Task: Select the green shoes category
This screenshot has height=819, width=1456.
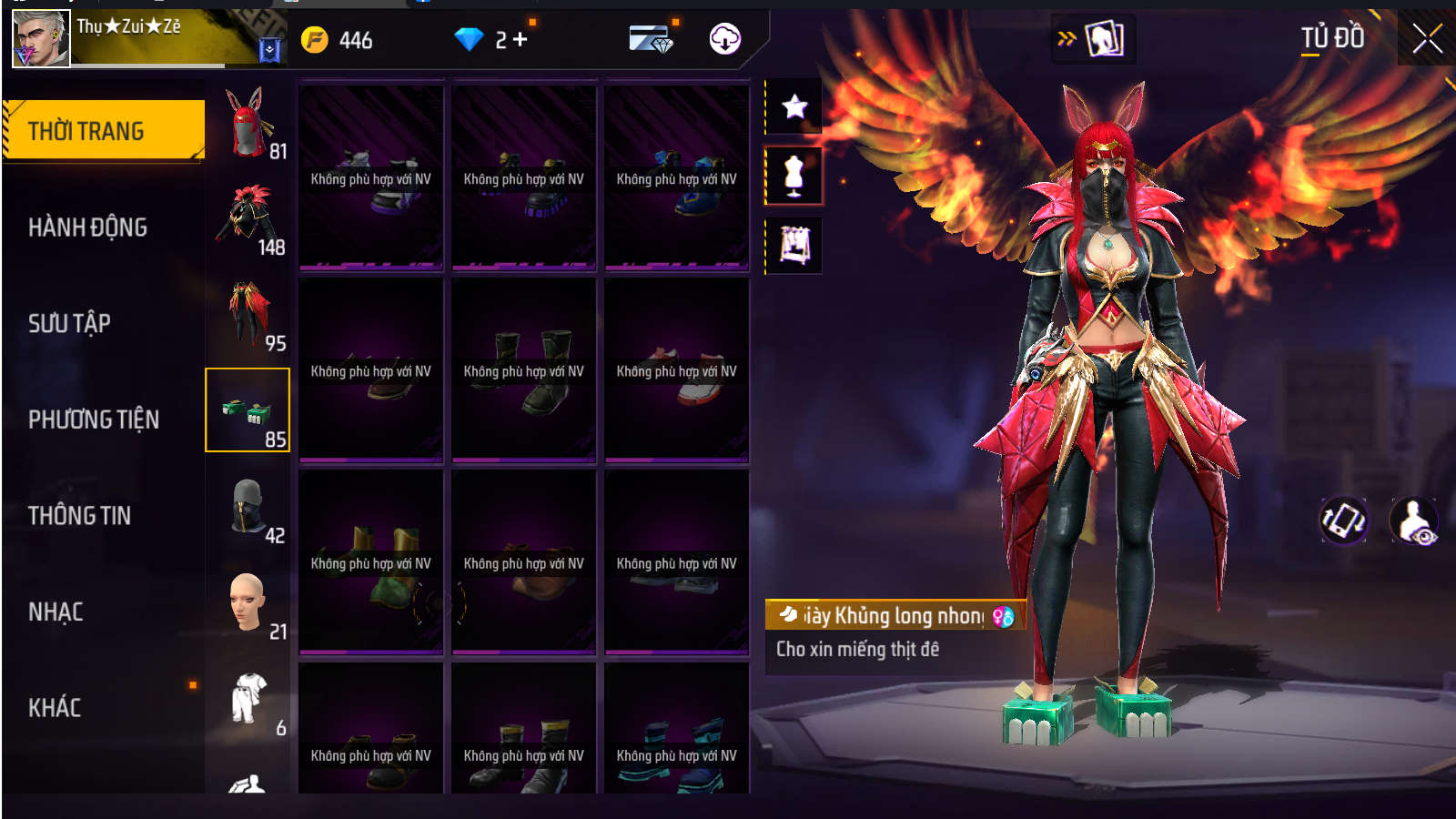Action: point(248,410)
